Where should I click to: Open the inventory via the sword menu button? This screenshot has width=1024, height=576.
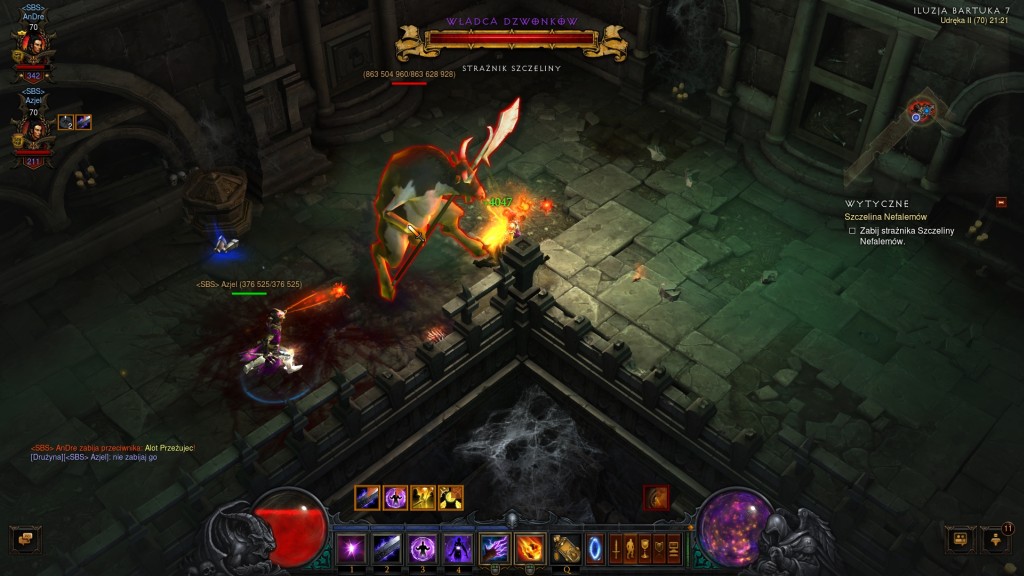tap(616, 548)
